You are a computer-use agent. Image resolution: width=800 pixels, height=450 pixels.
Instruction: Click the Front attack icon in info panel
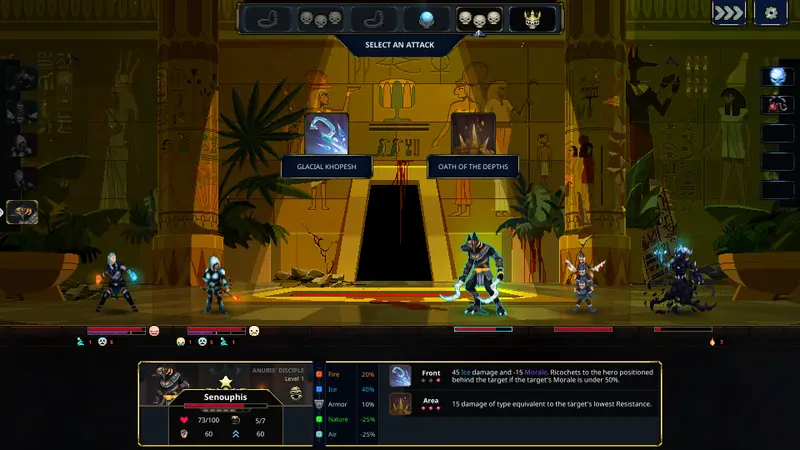400,375
